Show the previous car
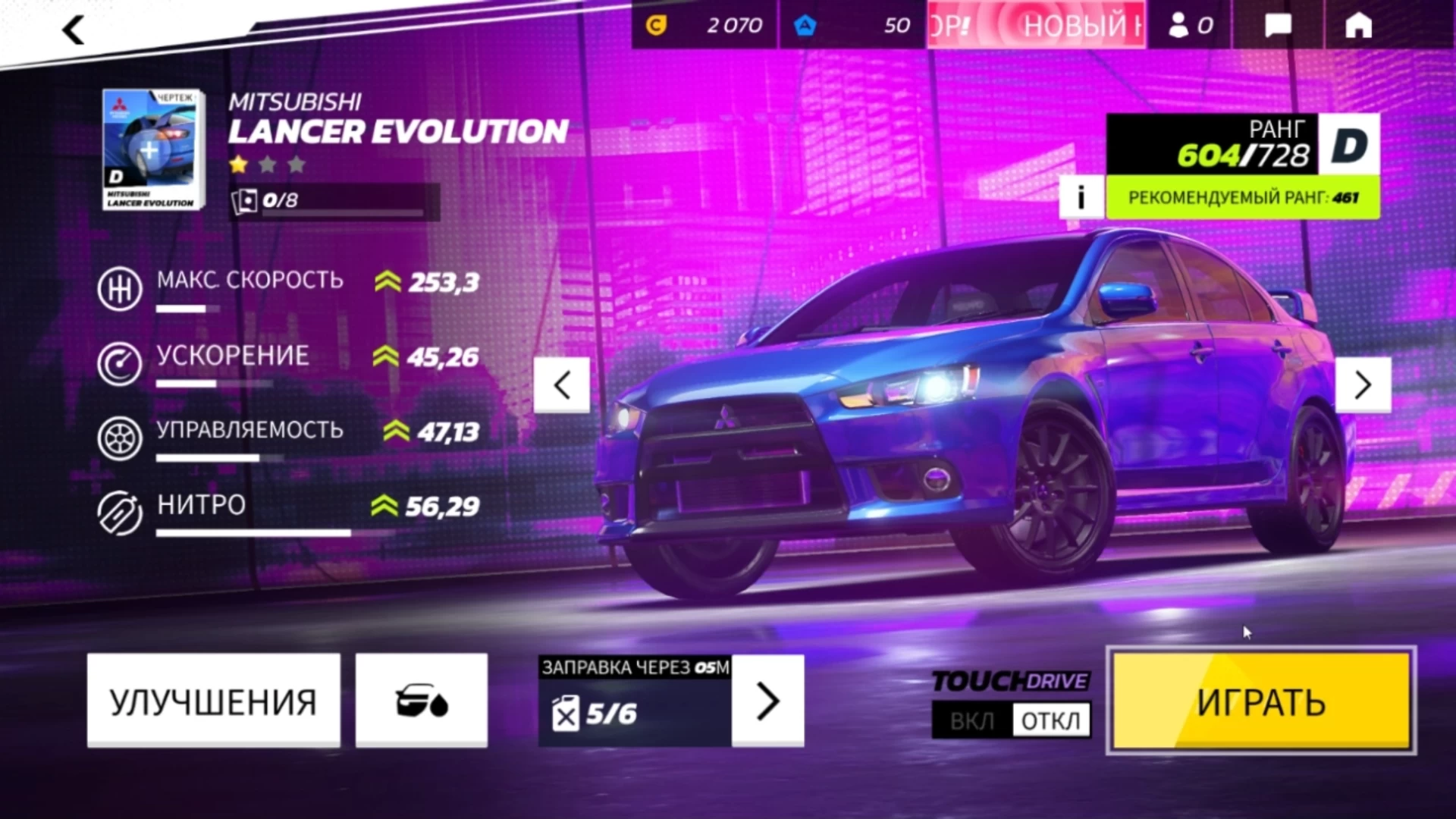The width and height of the screenshot is (1456, 819). [562, 385]
